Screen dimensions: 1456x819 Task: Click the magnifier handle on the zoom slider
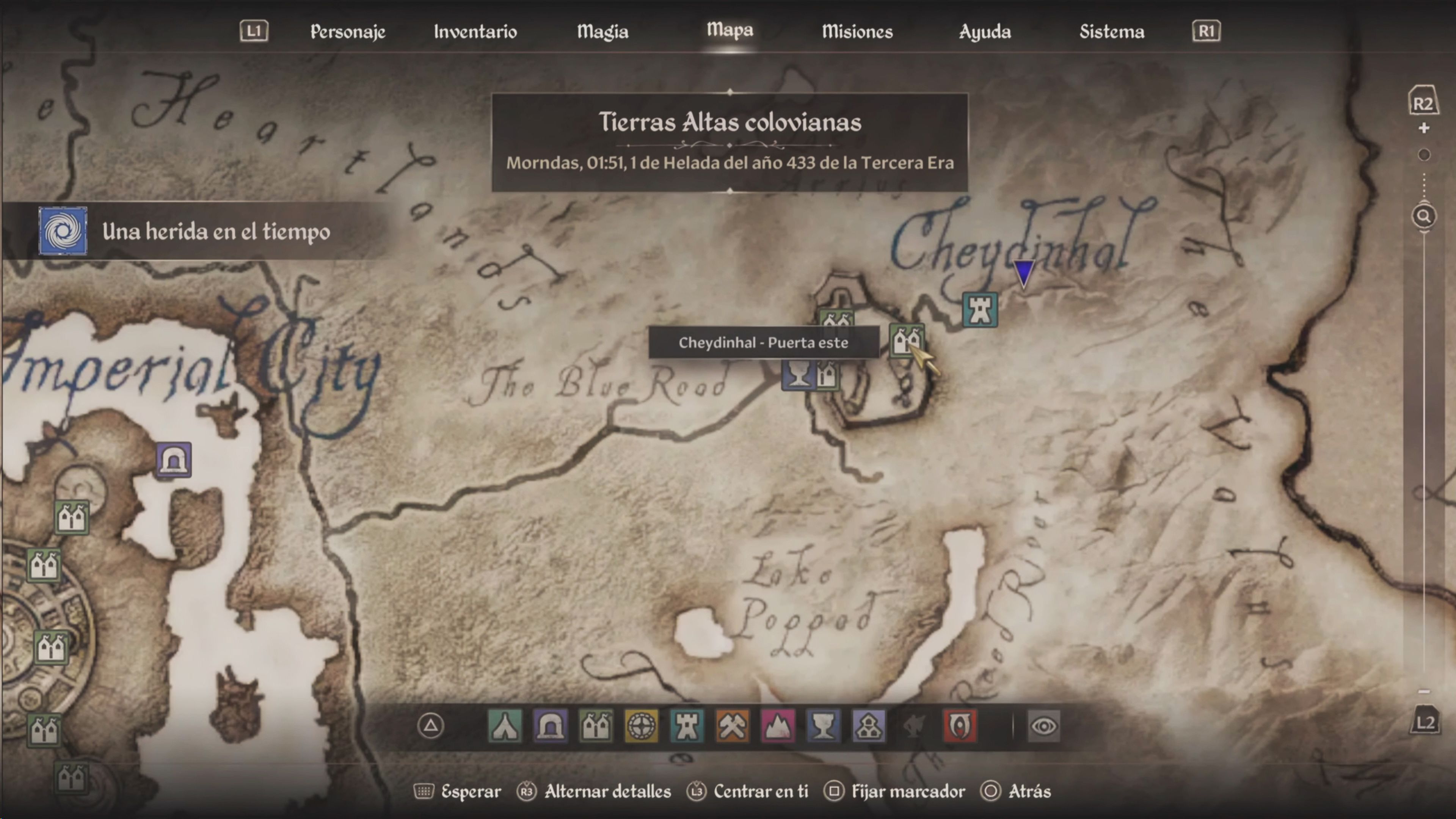pos(1423,216)
